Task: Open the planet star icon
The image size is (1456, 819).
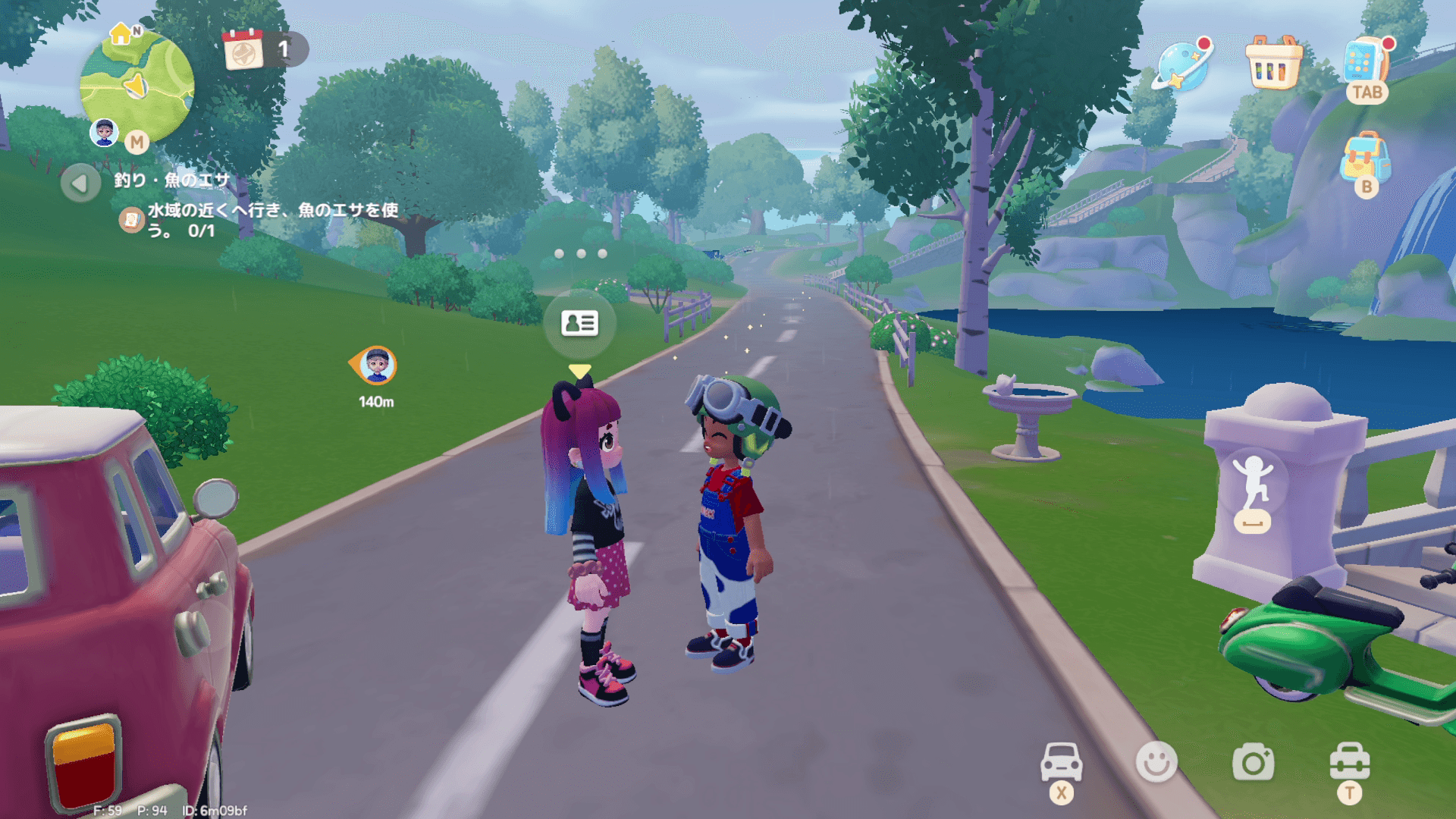Action: pos(1181,64)
